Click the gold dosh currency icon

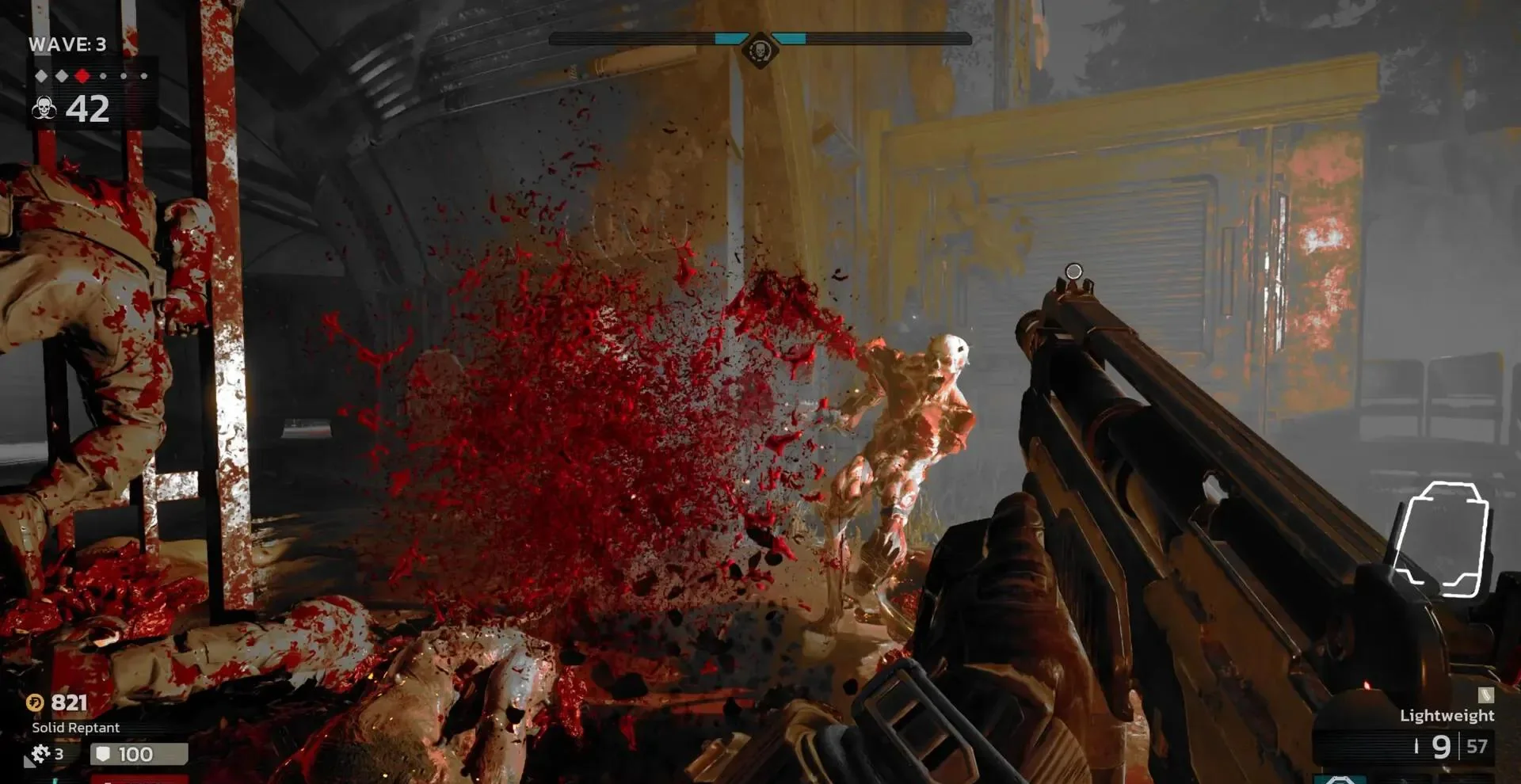[x=35, y=702]
